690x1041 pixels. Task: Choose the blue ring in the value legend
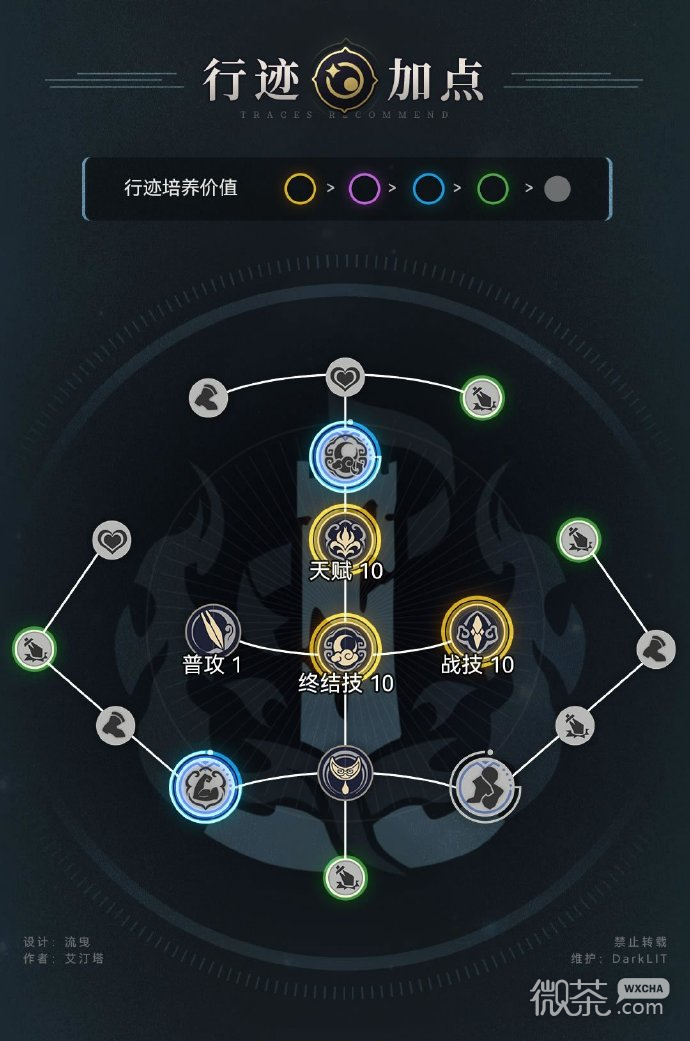(x=429, y=187)
